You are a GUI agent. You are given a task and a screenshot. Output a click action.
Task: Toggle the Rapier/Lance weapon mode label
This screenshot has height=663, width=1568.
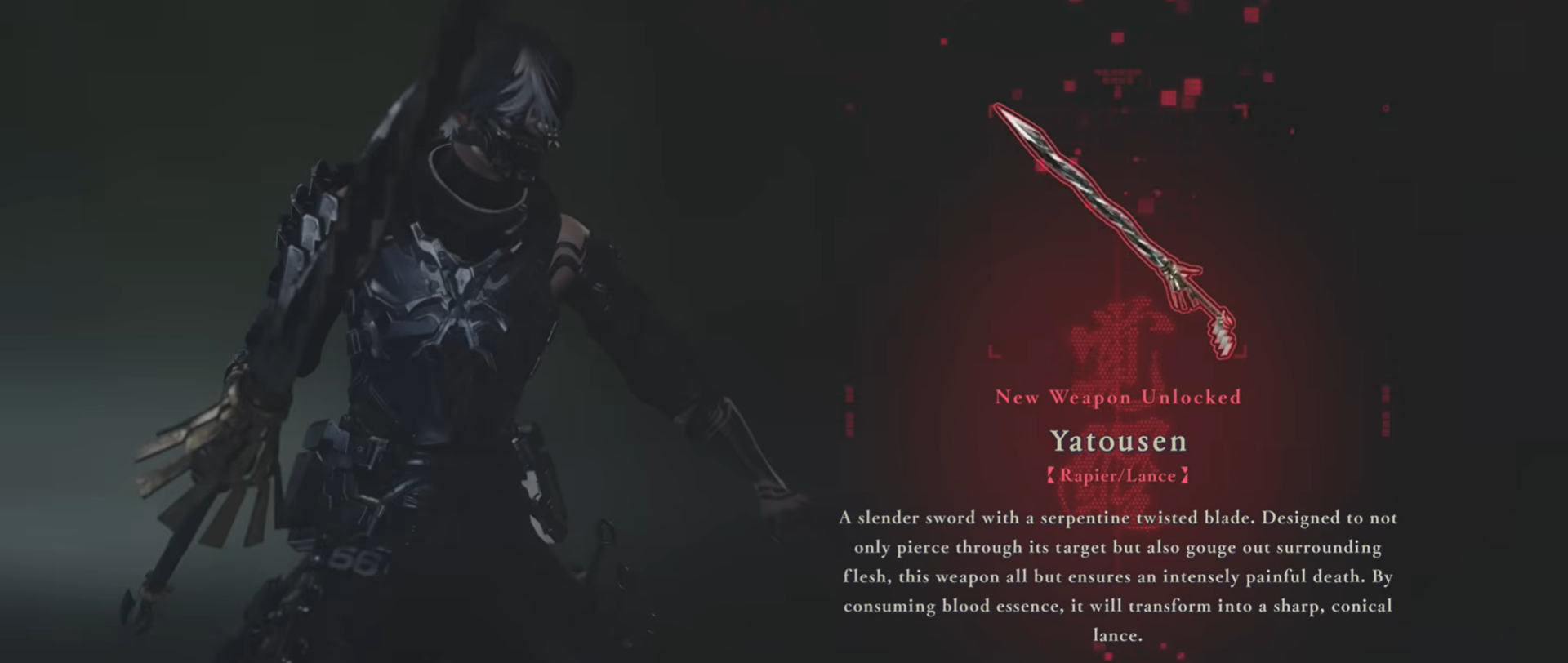point(1117,475)
